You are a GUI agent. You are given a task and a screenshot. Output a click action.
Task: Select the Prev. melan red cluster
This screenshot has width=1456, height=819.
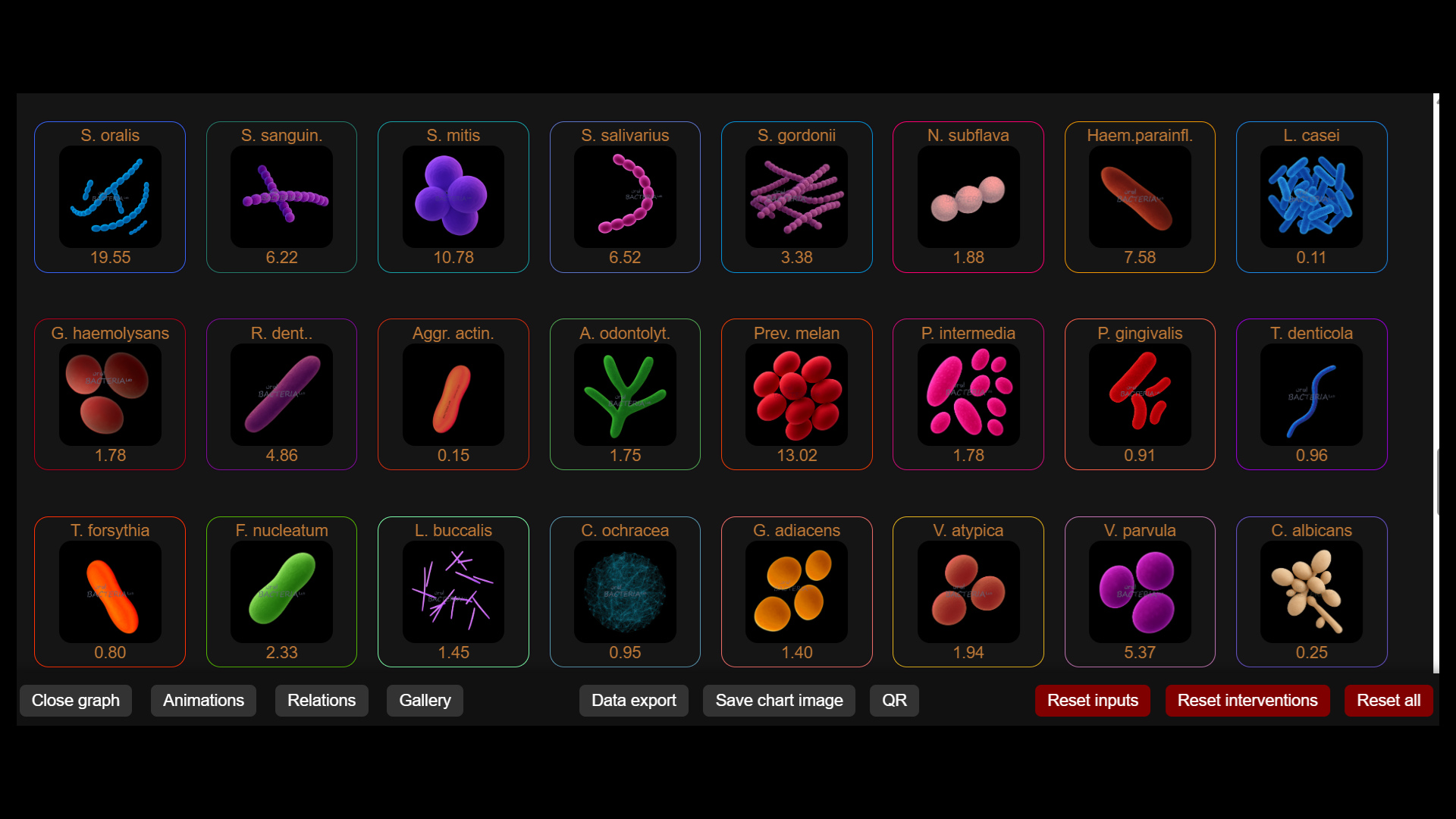[x=796, y=394]
